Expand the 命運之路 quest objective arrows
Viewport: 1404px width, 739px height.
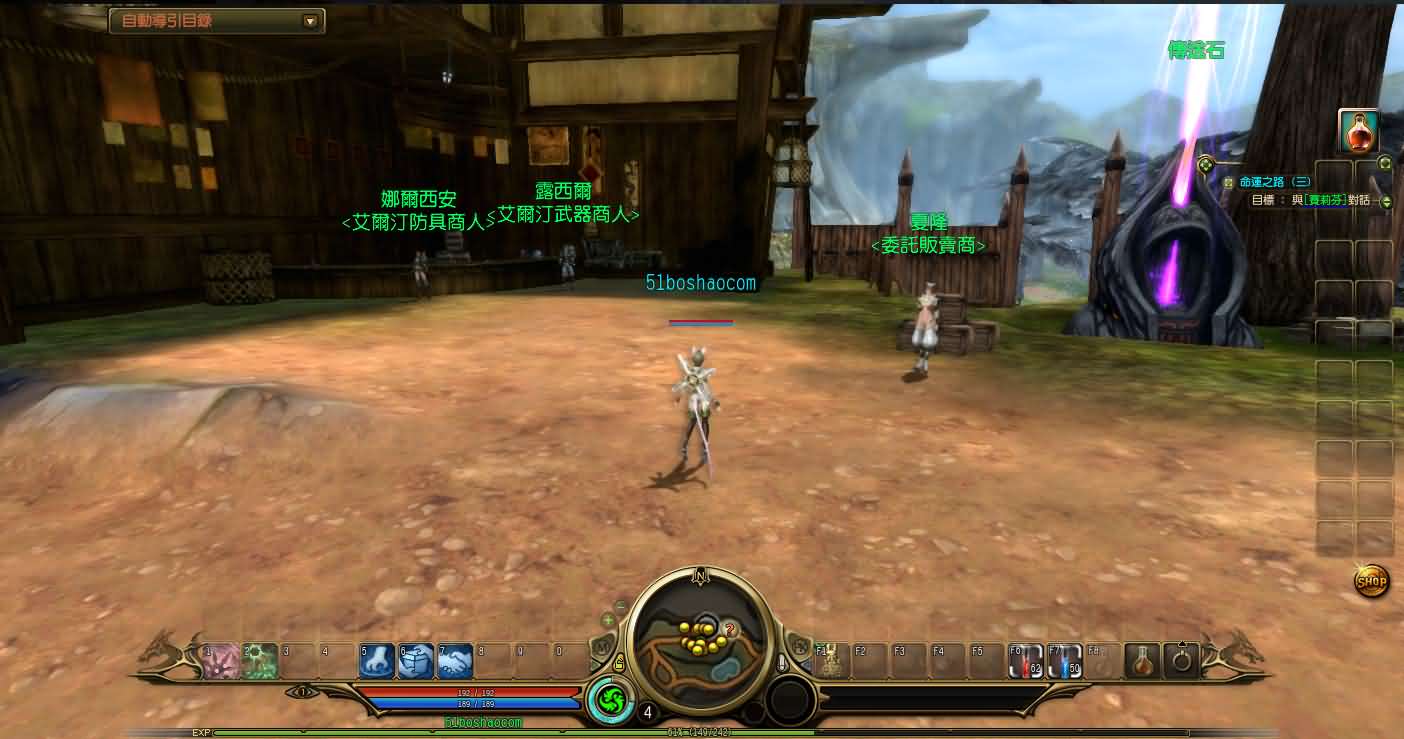(x=1386, y=202)
